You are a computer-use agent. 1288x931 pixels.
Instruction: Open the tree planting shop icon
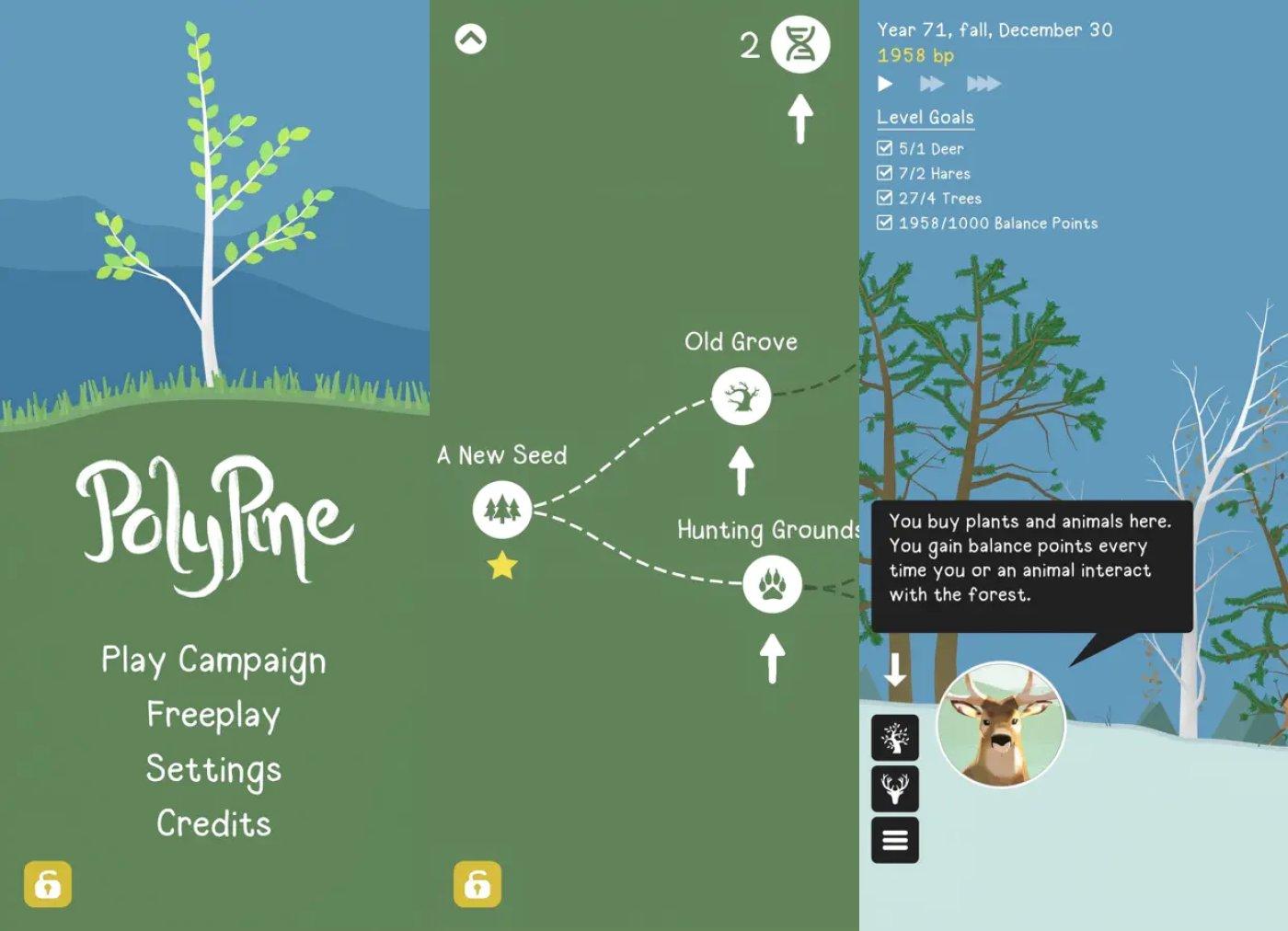[895, 738]
